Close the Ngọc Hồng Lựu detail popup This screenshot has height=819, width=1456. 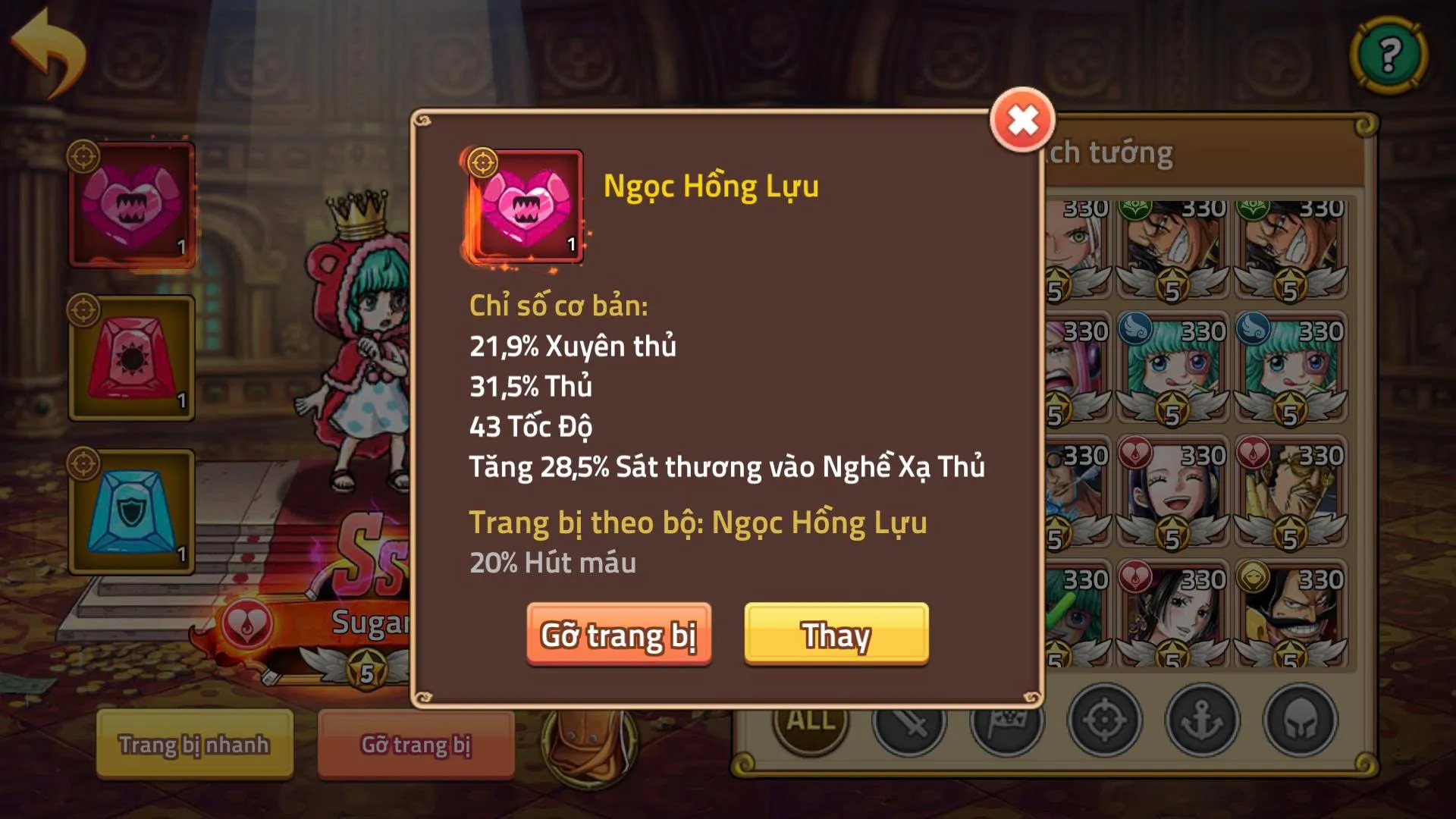point(1023,118)
